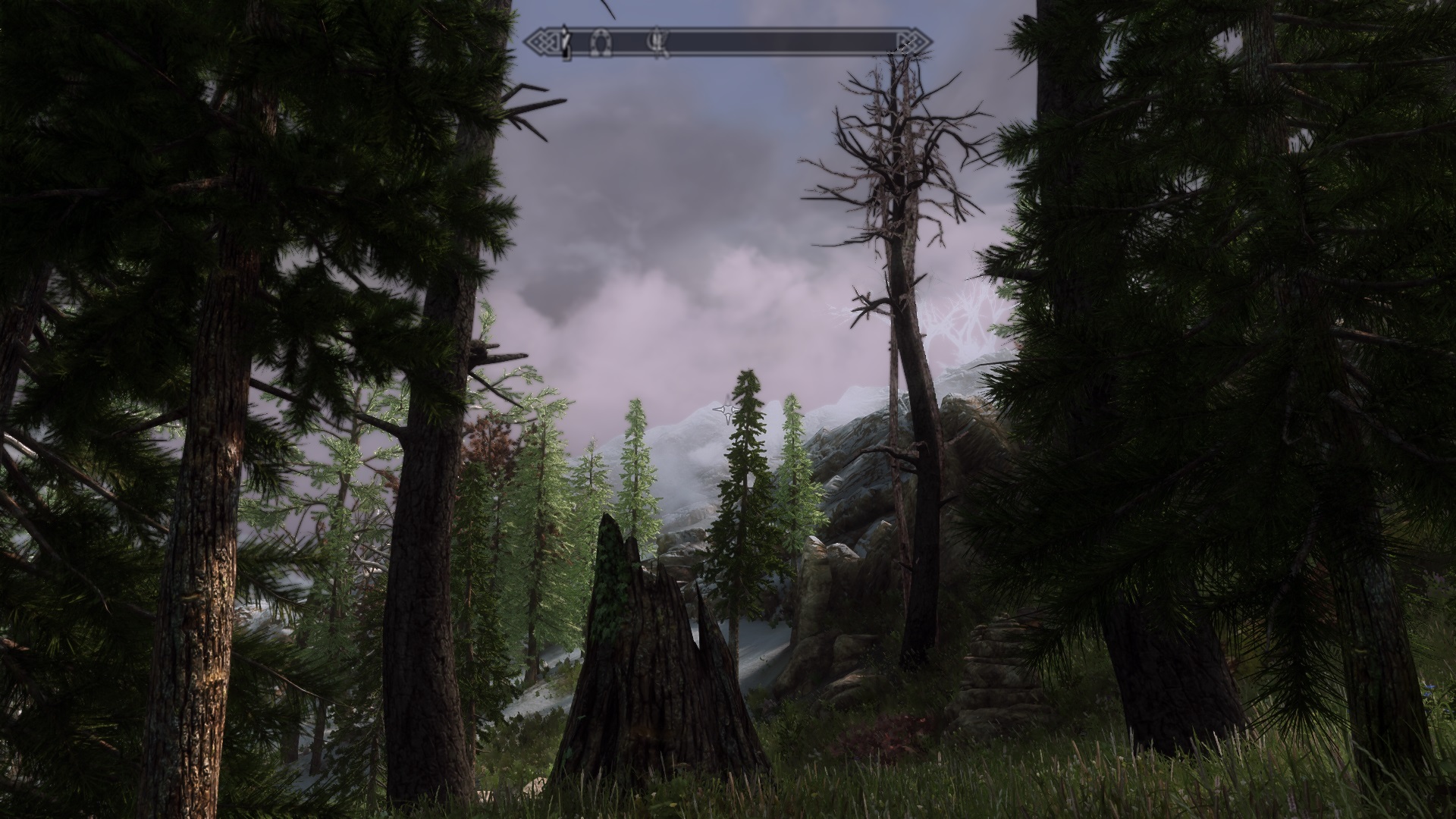Select the trident staff effect icon
The width and height of the screenshot is (1456, 819).
tap(657, 42)
